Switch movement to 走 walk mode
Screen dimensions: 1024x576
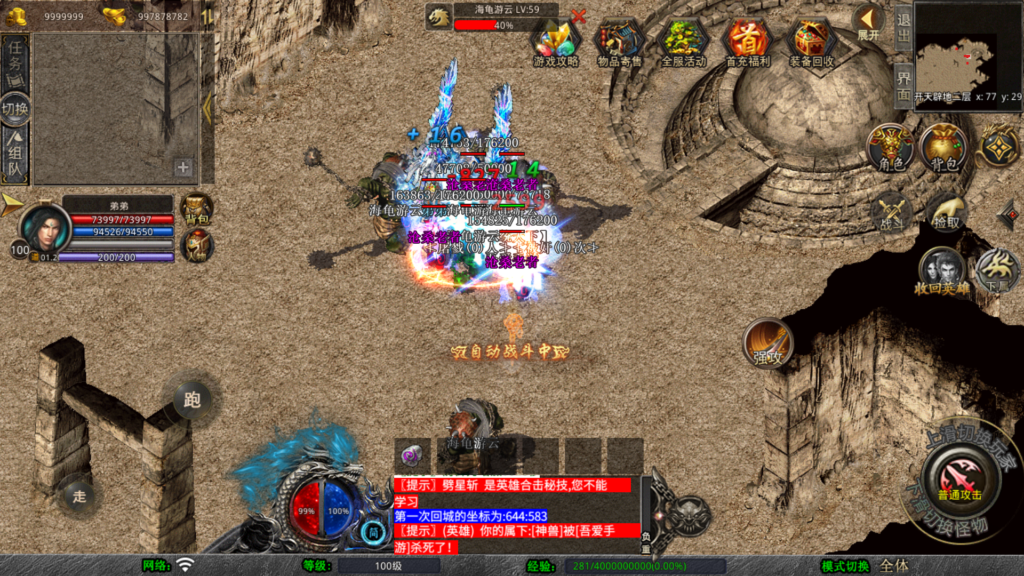(x=80, y=493)
